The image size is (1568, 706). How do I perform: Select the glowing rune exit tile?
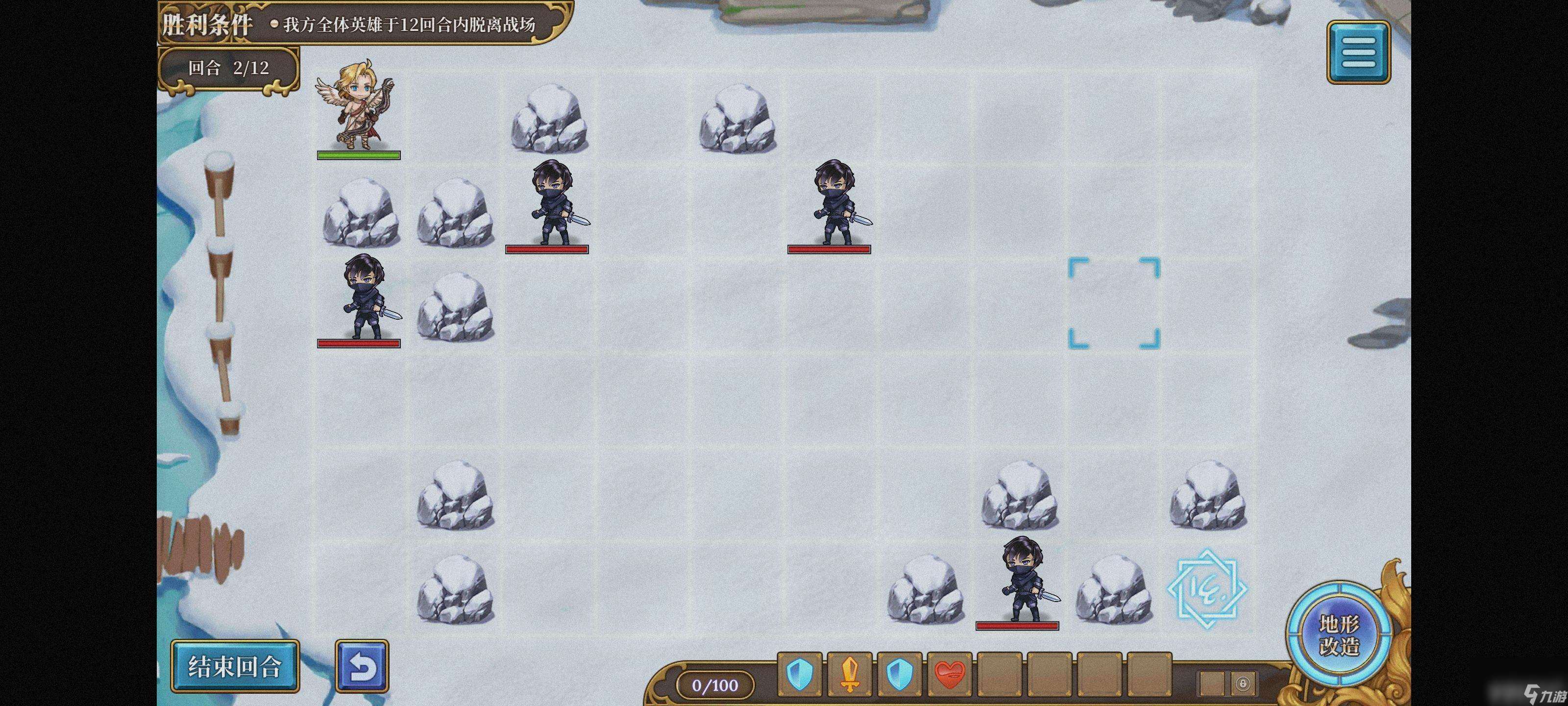[1207, 588]
